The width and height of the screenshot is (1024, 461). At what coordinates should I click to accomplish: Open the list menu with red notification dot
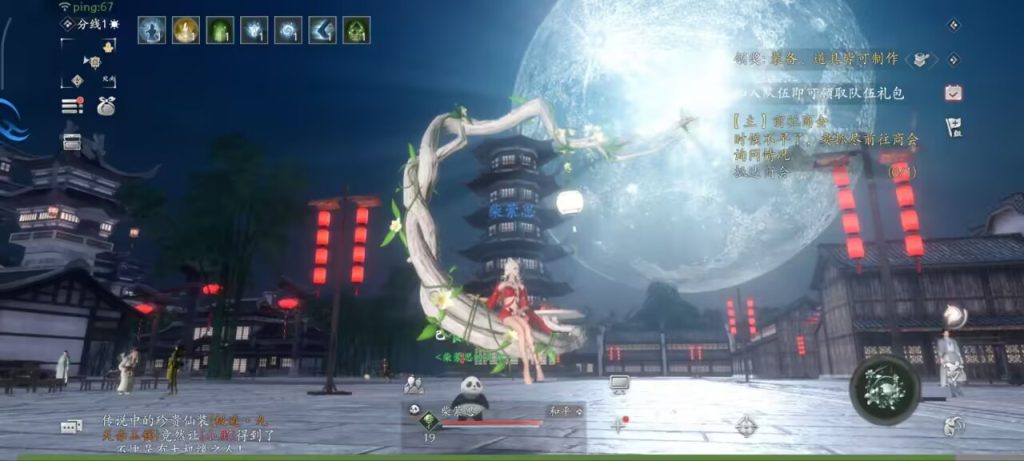pyautogui.click(x=72, y=106)
